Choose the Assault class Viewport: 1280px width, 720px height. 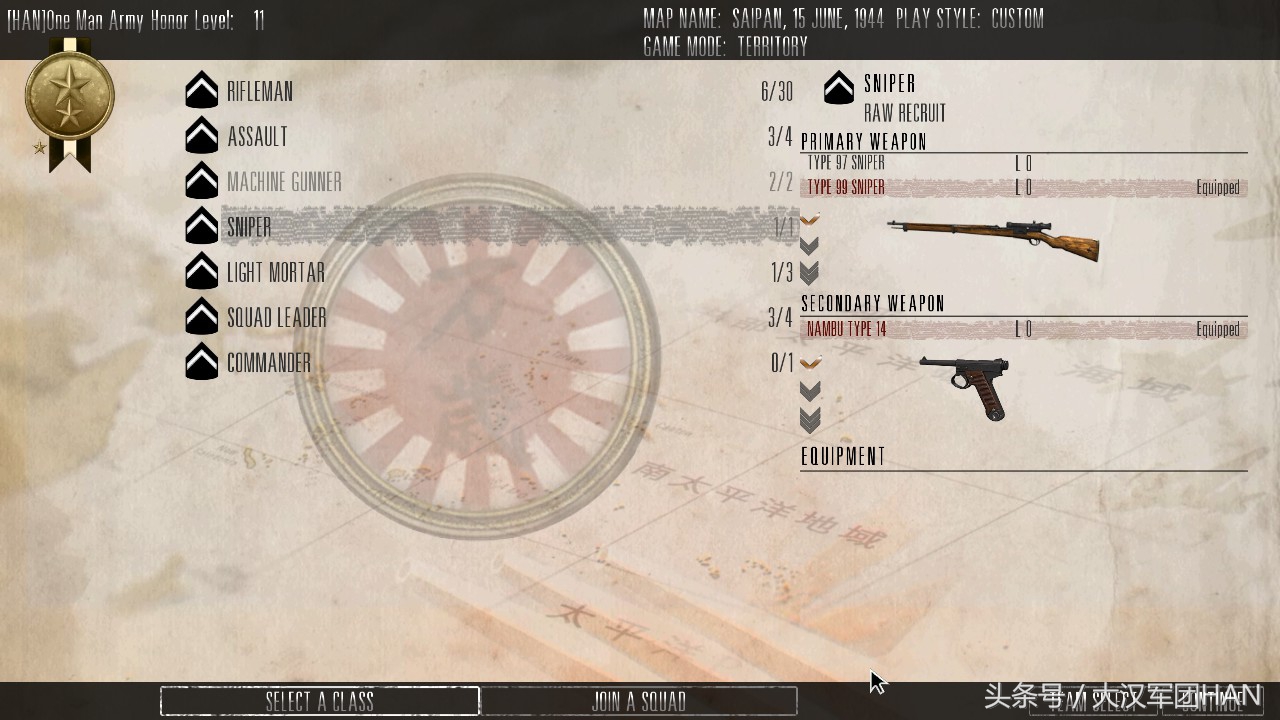point(257,137)
